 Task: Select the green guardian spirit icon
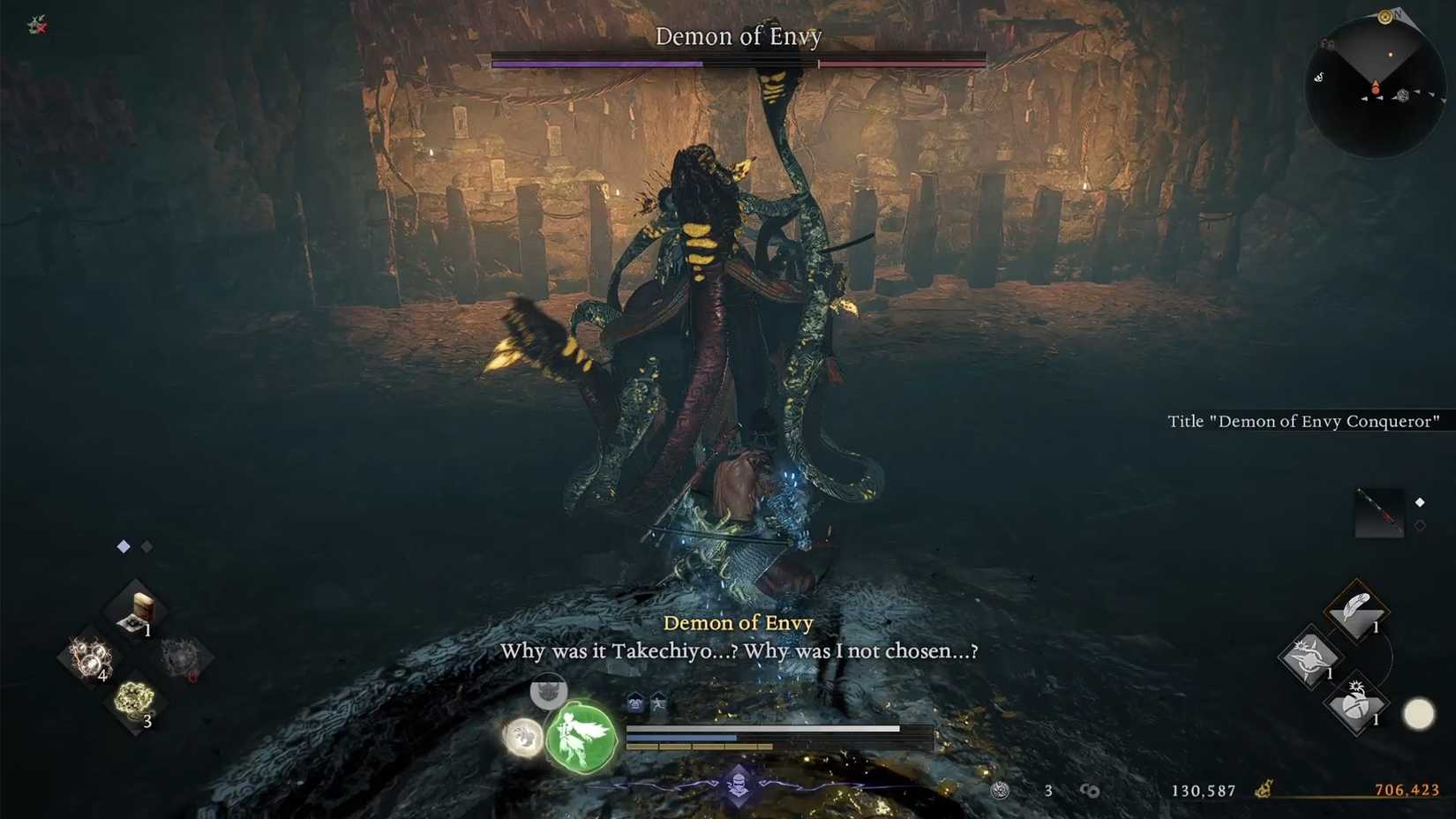click(580, 737)
